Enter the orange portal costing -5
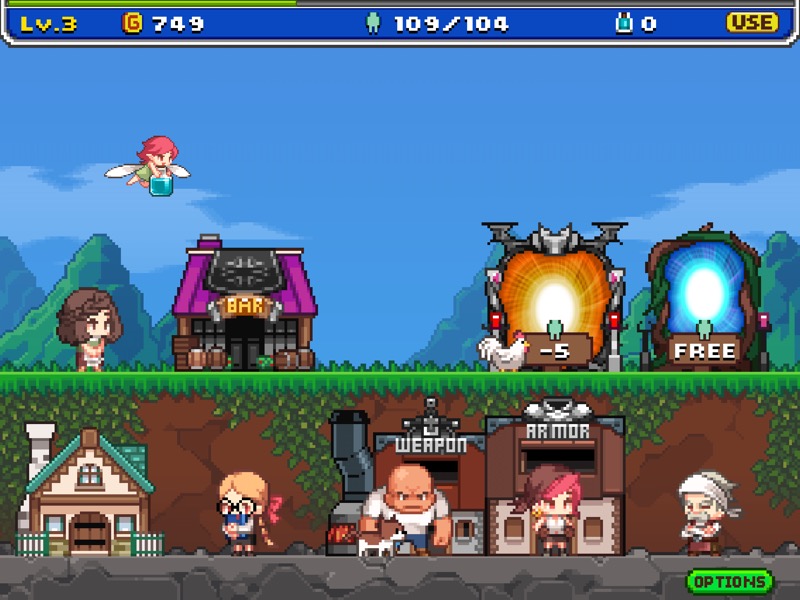Viewport: 800px width, 600px height. click(553, 300)
